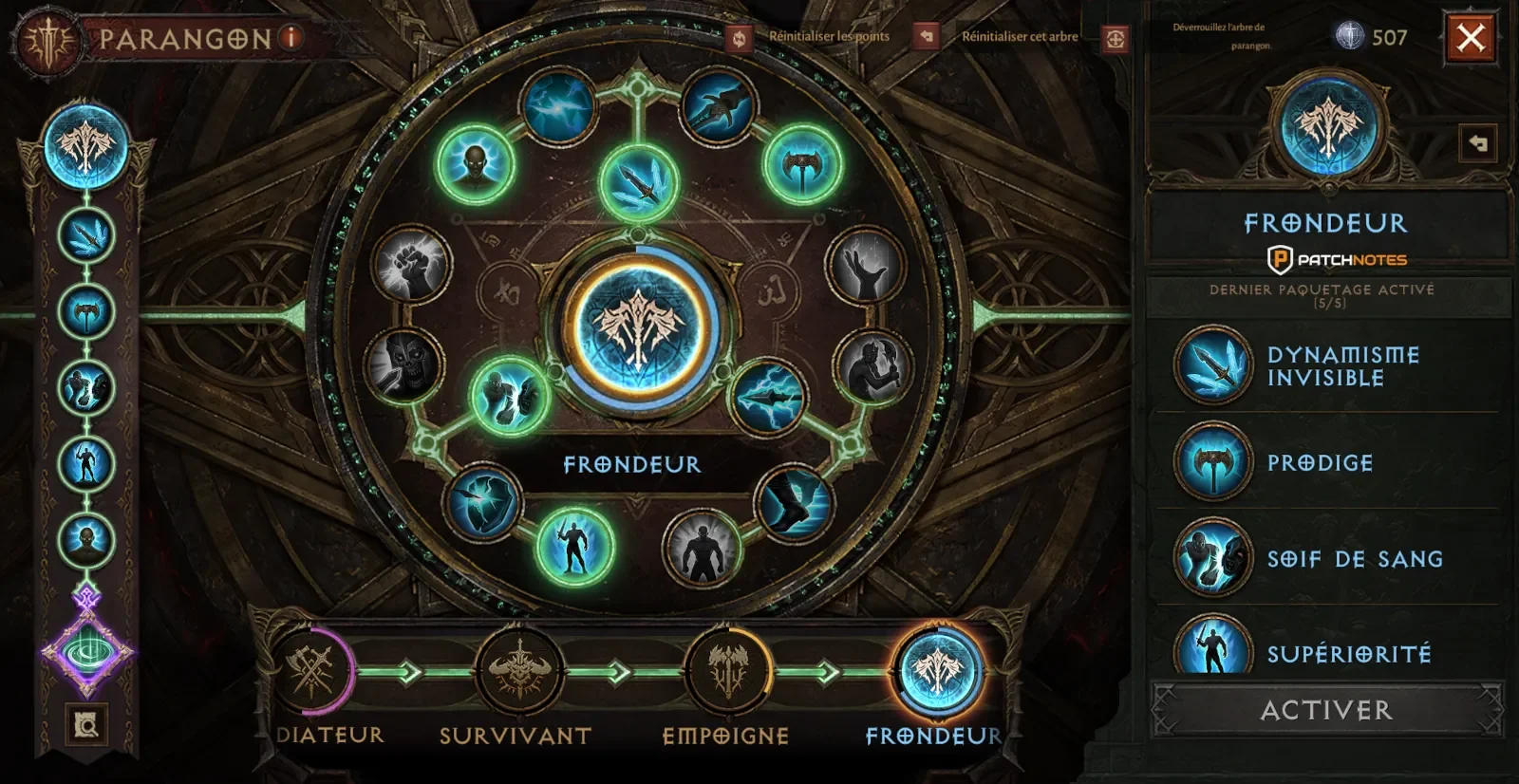Click the lightning shark talent node
The width and height of the screenshot is (1519, 784).
[768, 396]
